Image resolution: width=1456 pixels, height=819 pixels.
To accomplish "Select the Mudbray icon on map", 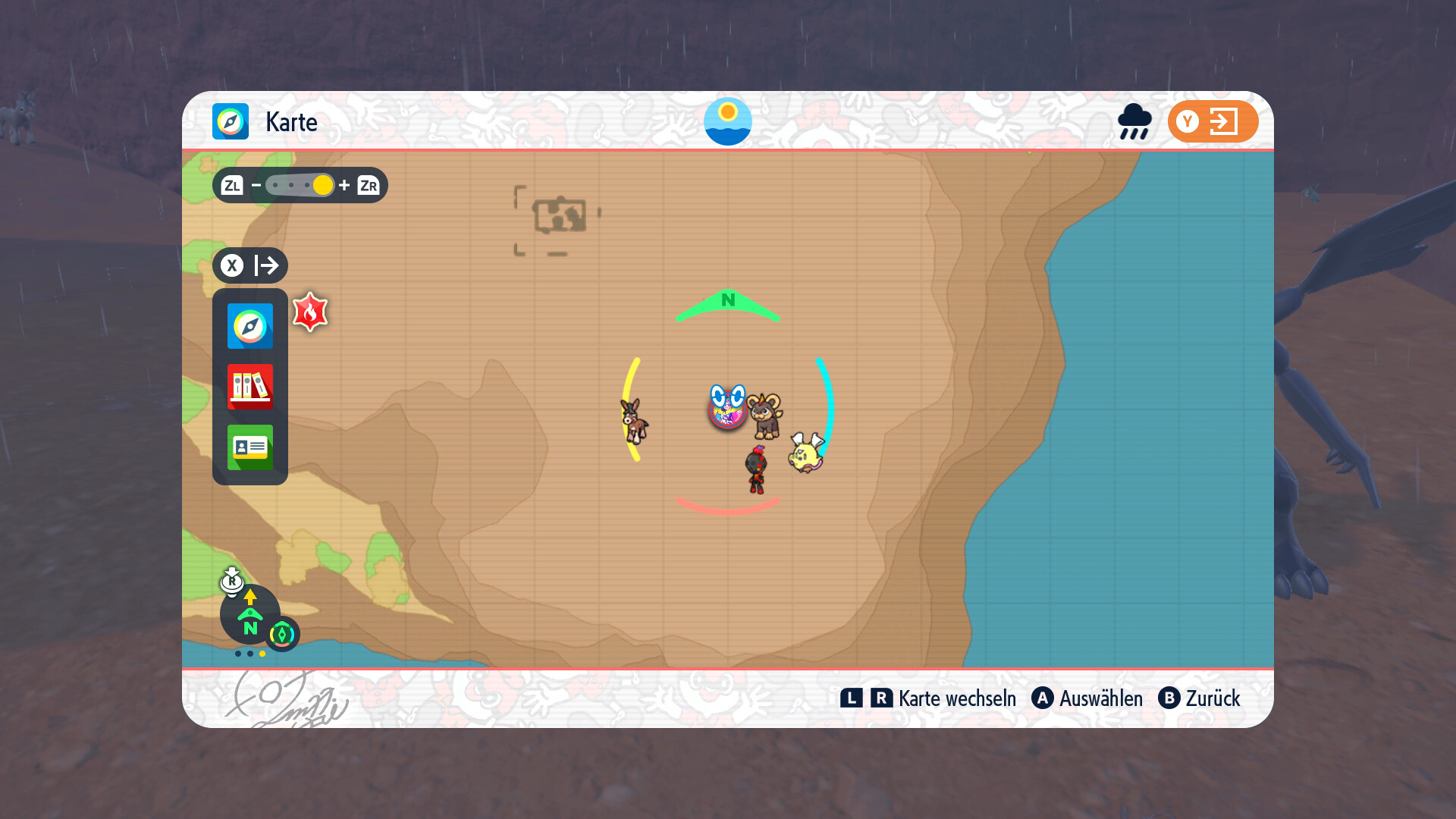I will pos(634,420).
